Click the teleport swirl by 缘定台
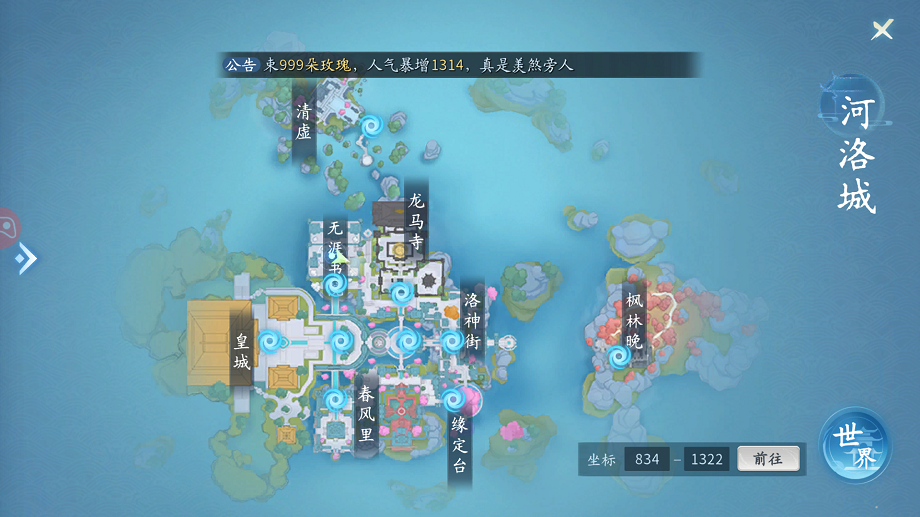920x517 pixels. pyautogui.click(x=453, y=400)
